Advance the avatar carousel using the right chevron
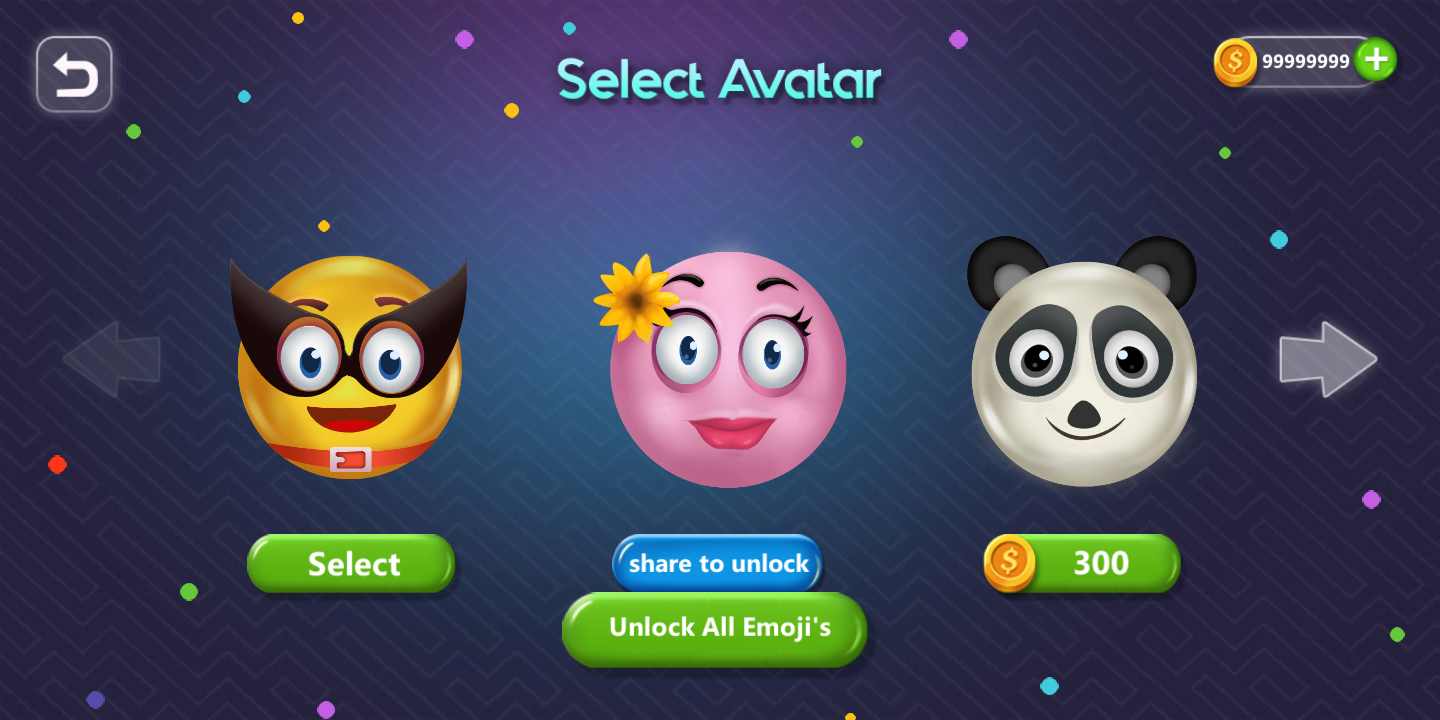Viewport: 1440px width, 720px height. pyautogui.click(x=1328, y=358)
